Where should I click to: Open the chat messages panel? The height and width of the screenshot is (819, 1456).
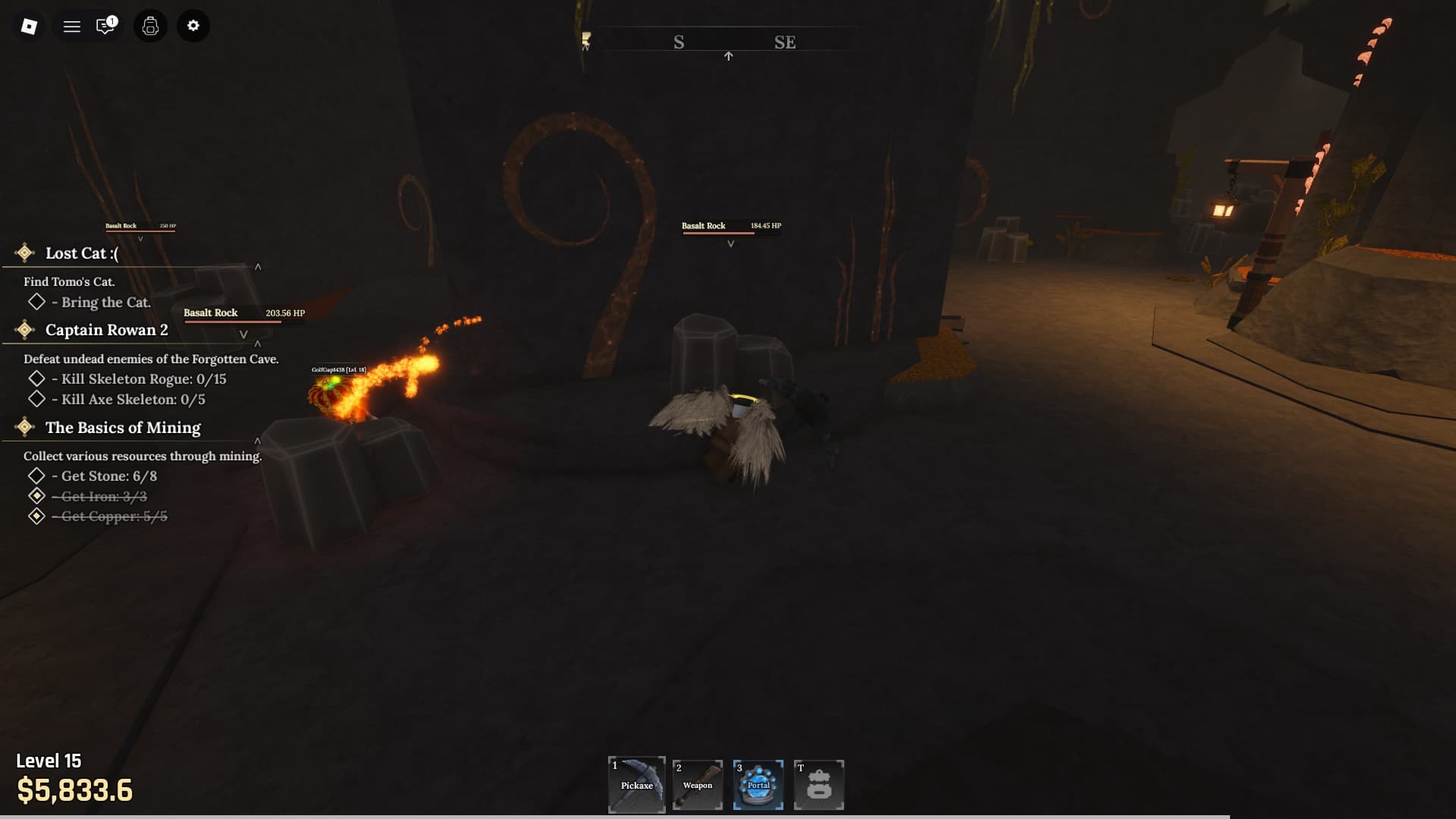105,26
